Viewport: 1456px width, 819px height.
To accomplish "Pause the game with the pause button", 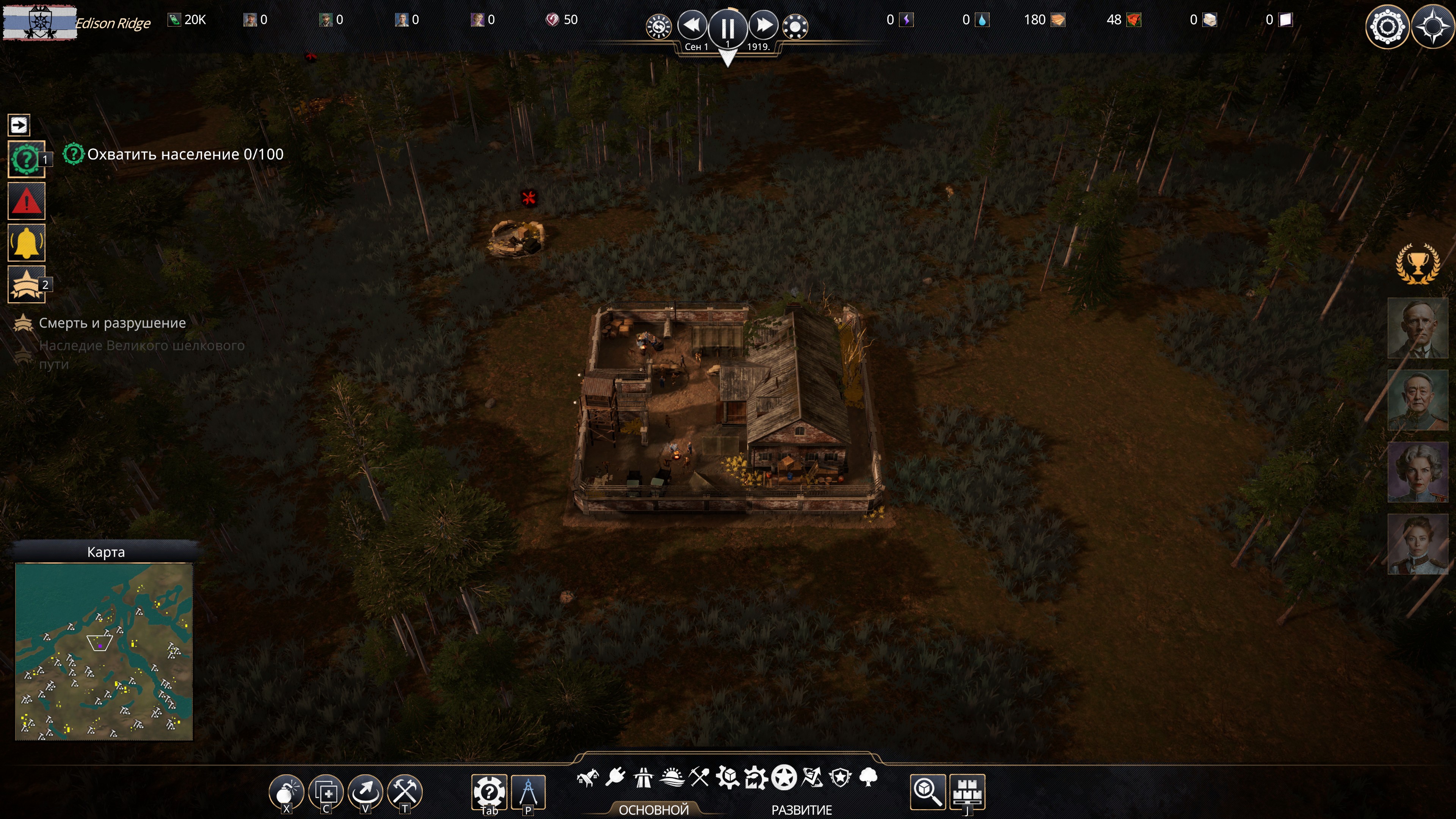I will pyautogui.click(x=728, y=27).
